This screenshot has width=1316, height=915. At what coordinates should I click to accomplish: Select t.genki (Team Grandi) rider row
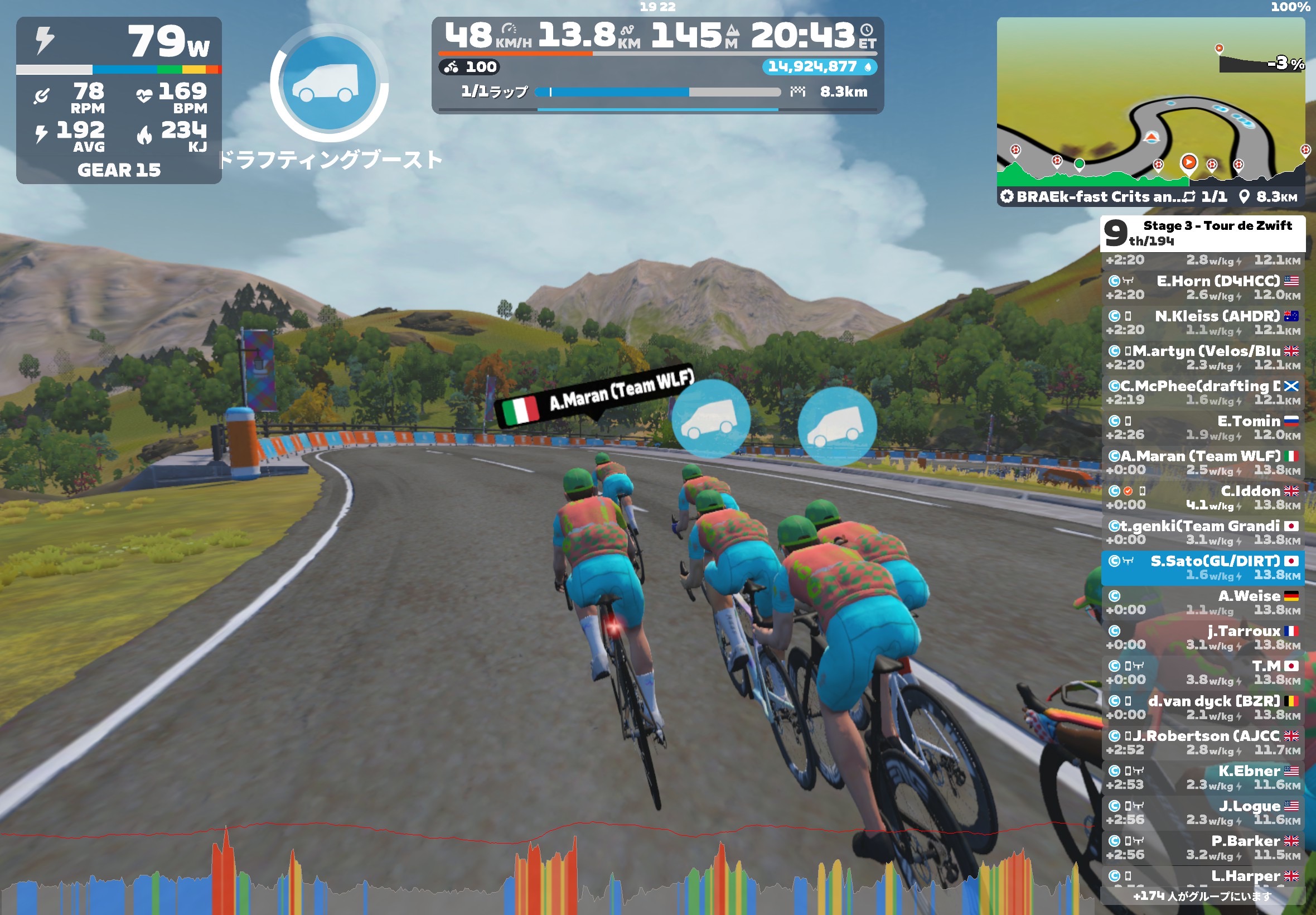[x=1202, y=533]
